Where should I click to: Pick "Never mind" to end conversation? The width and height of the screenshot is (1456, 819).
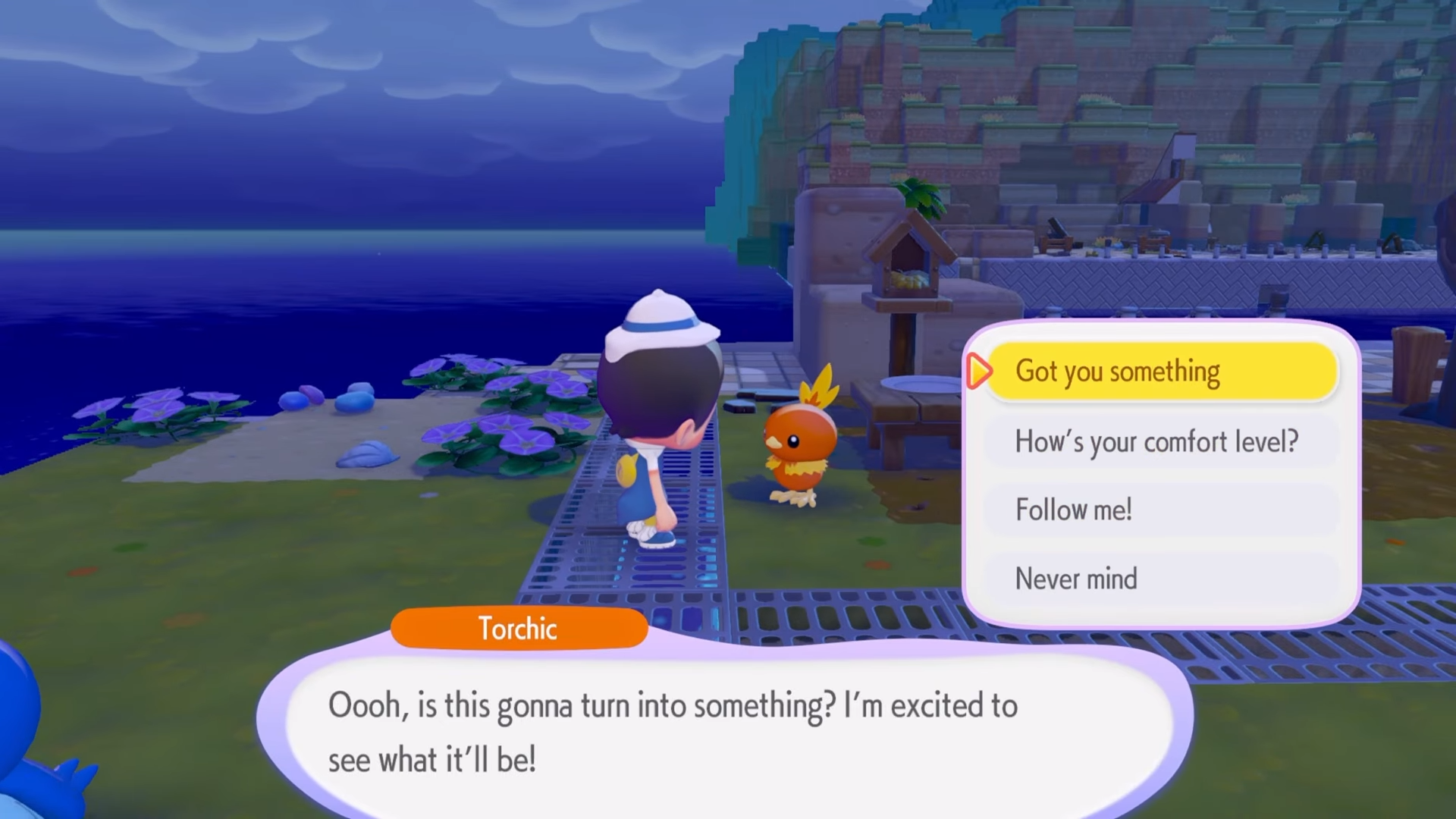[1160, 579]
